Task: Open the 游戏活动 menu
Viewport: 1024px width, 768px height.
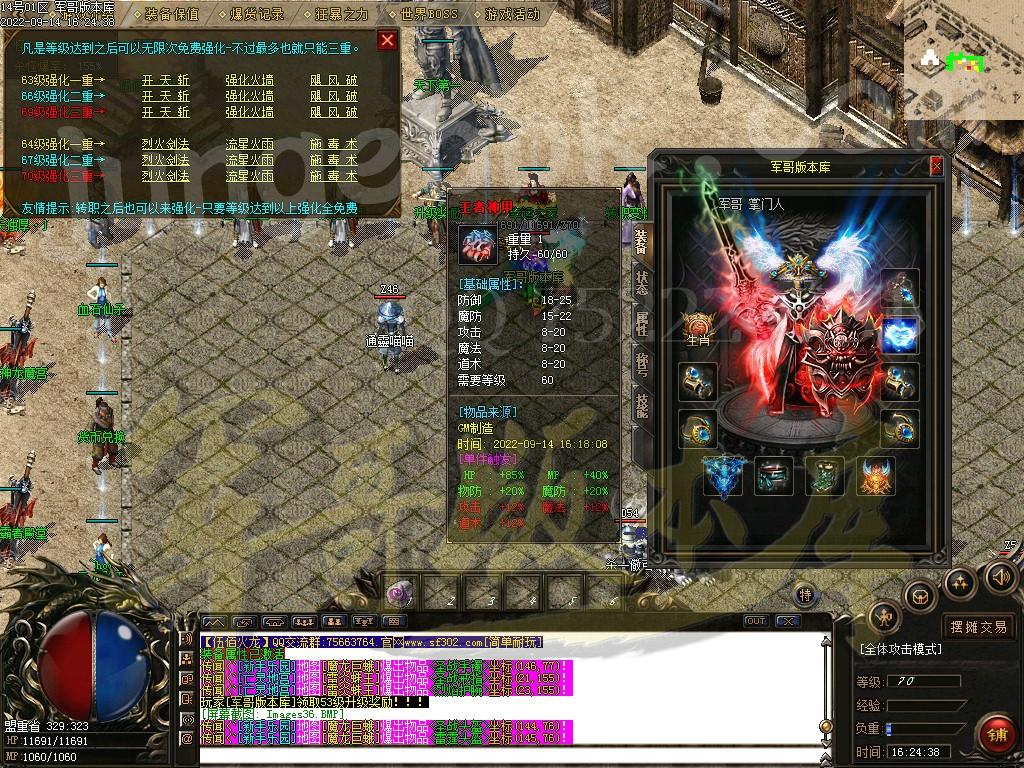Action: tap(512, 15)
